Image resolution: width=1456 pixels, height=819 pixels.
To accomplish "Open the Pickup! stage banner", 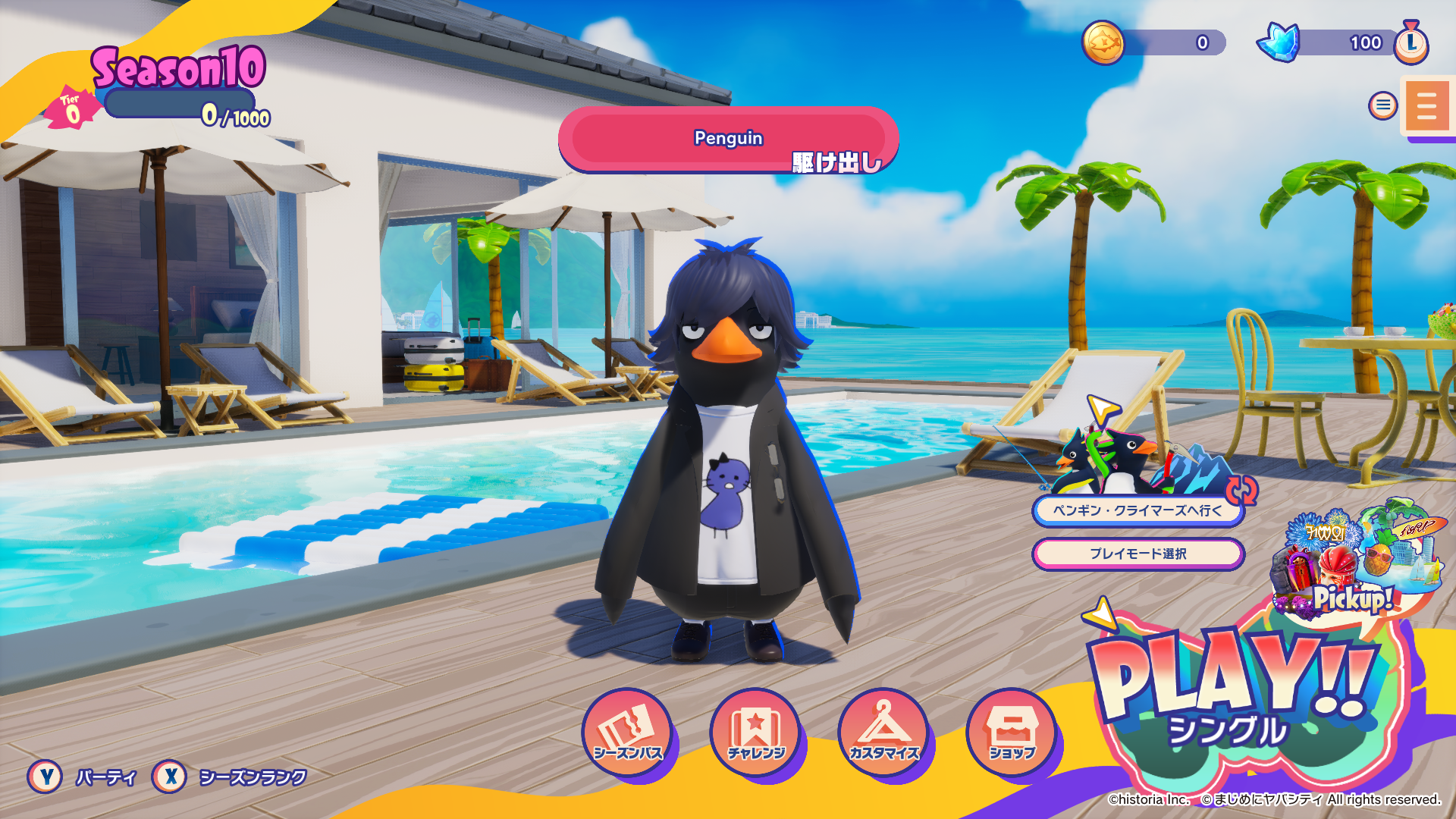I will (1357, 561).
